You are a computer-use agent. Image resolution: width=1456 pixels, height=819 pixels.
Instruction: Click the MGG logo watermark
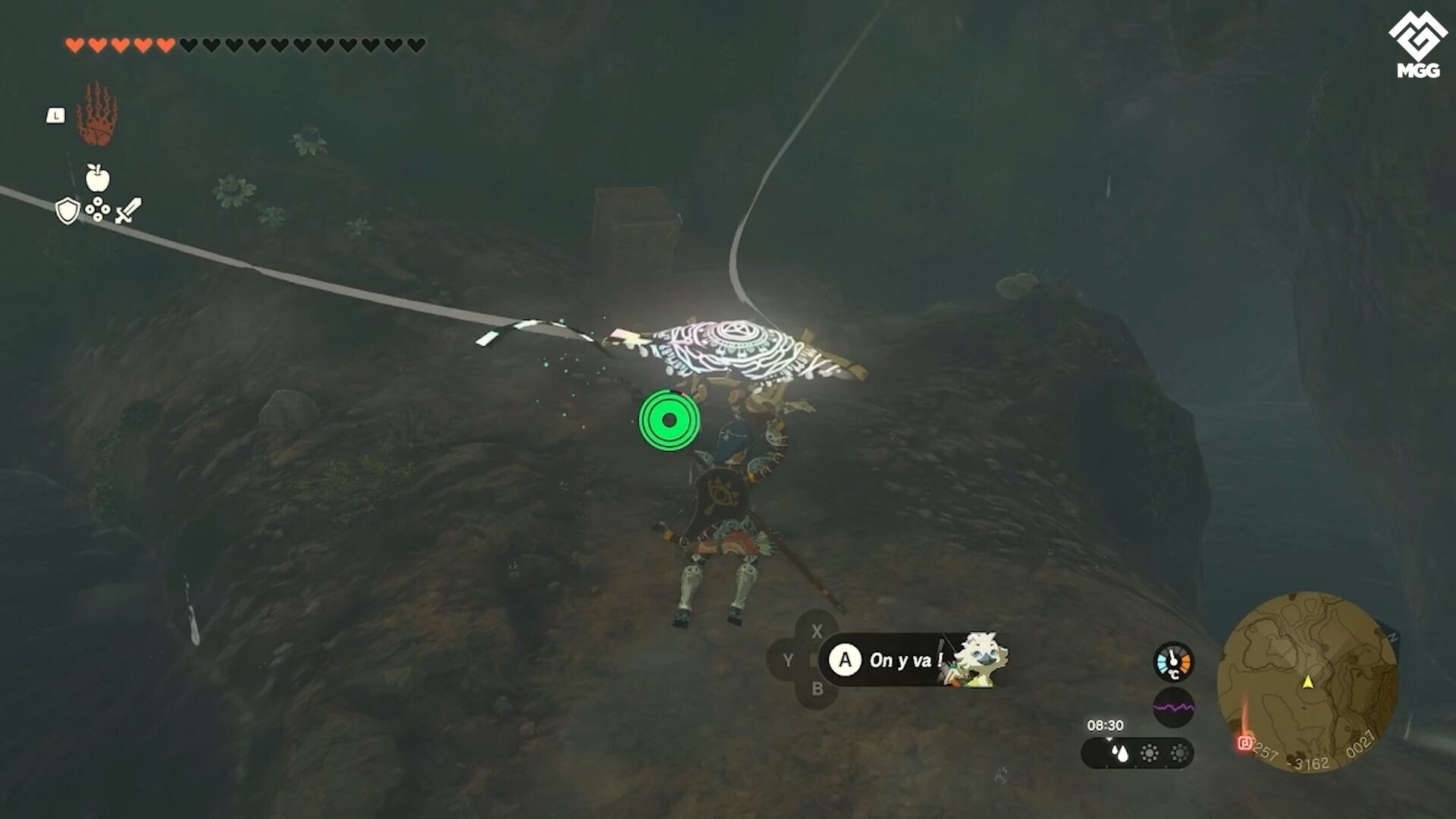point(1417,39)
